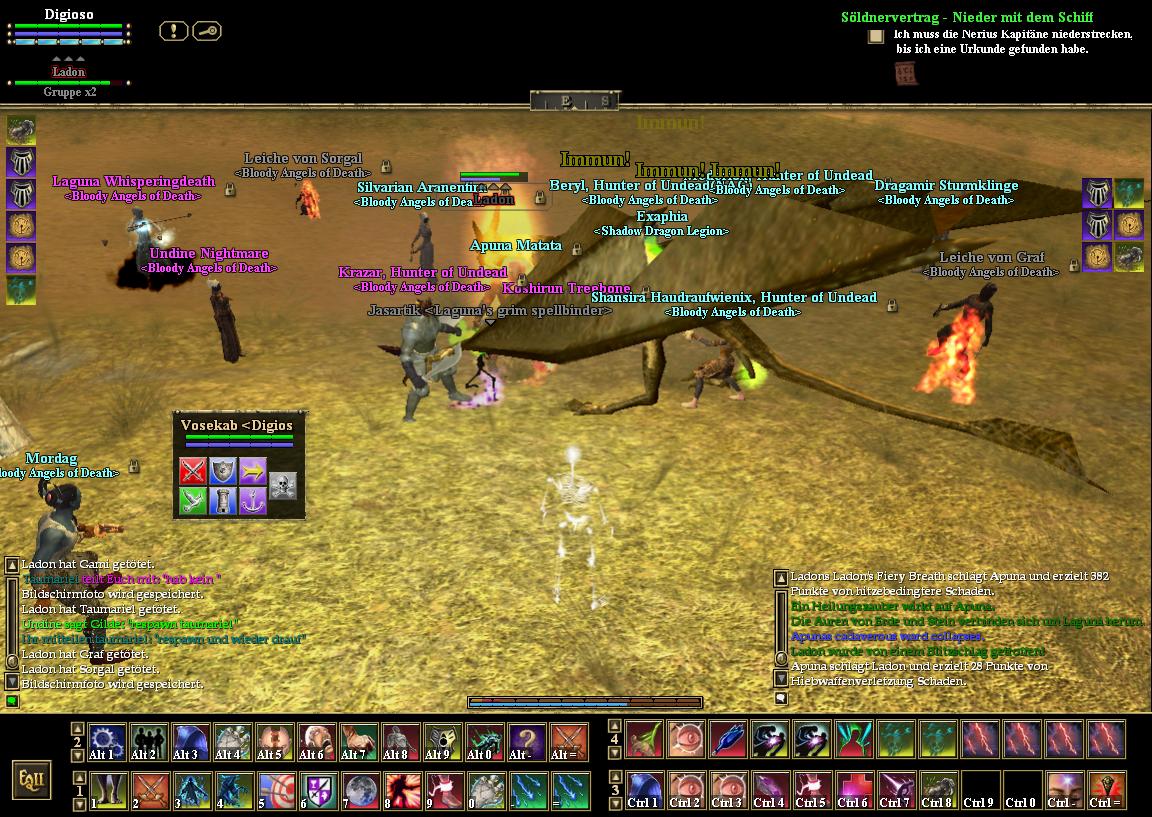This screenshot has height=817, width=1152.
Task: Click the Ctrl = hotbar ability icon
Action: click(1105, 790)
